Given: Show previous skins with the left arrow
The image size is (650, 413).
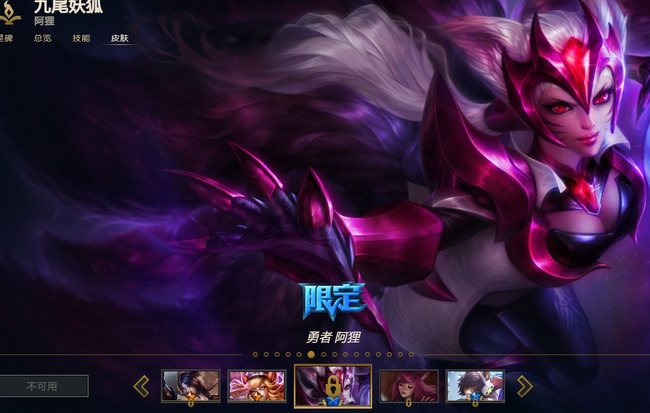Looking at the screenshot, I should [x=141, y=386].
